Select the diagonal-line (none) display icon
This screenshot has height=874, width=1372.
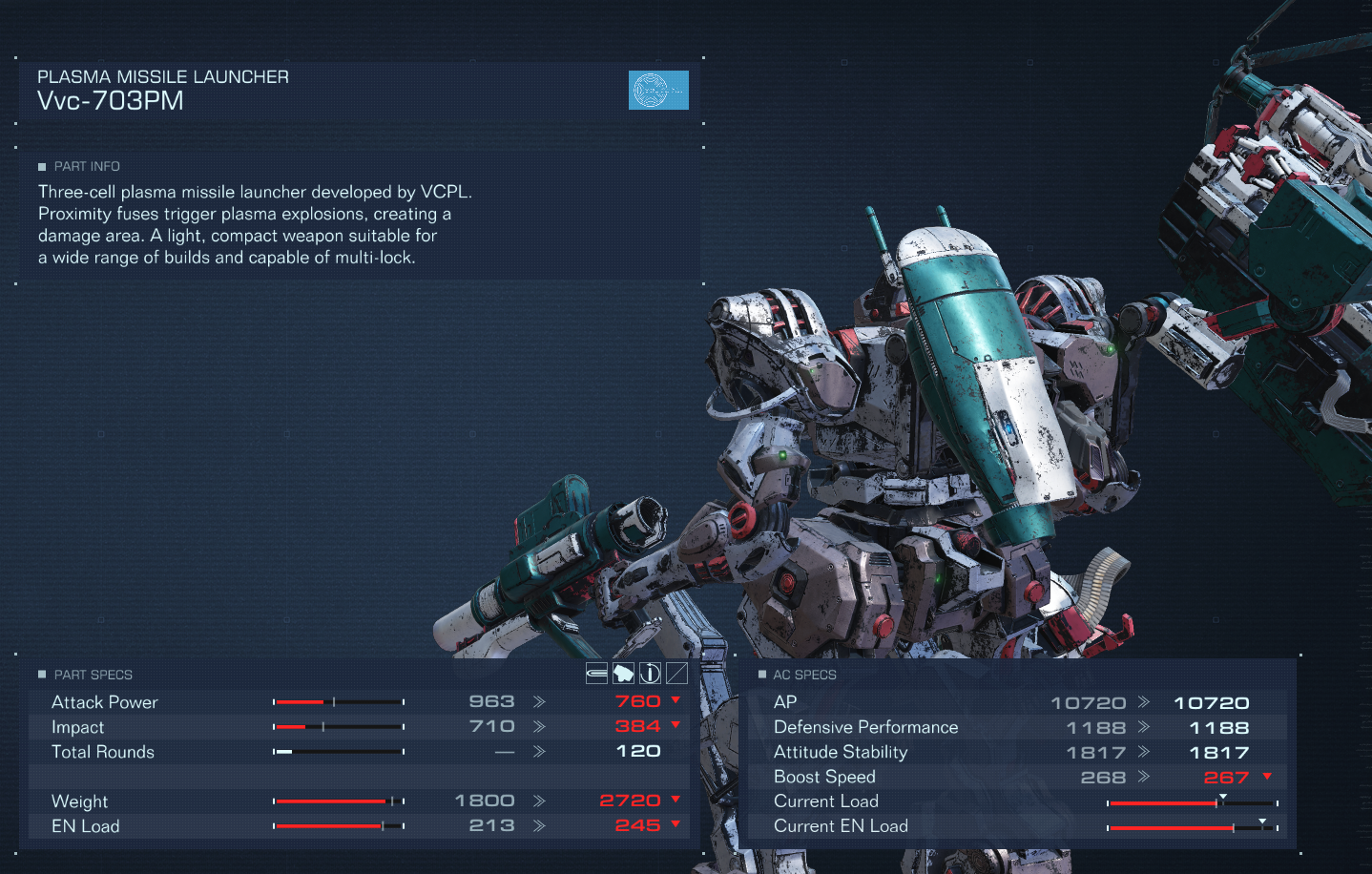click(676, 673)
